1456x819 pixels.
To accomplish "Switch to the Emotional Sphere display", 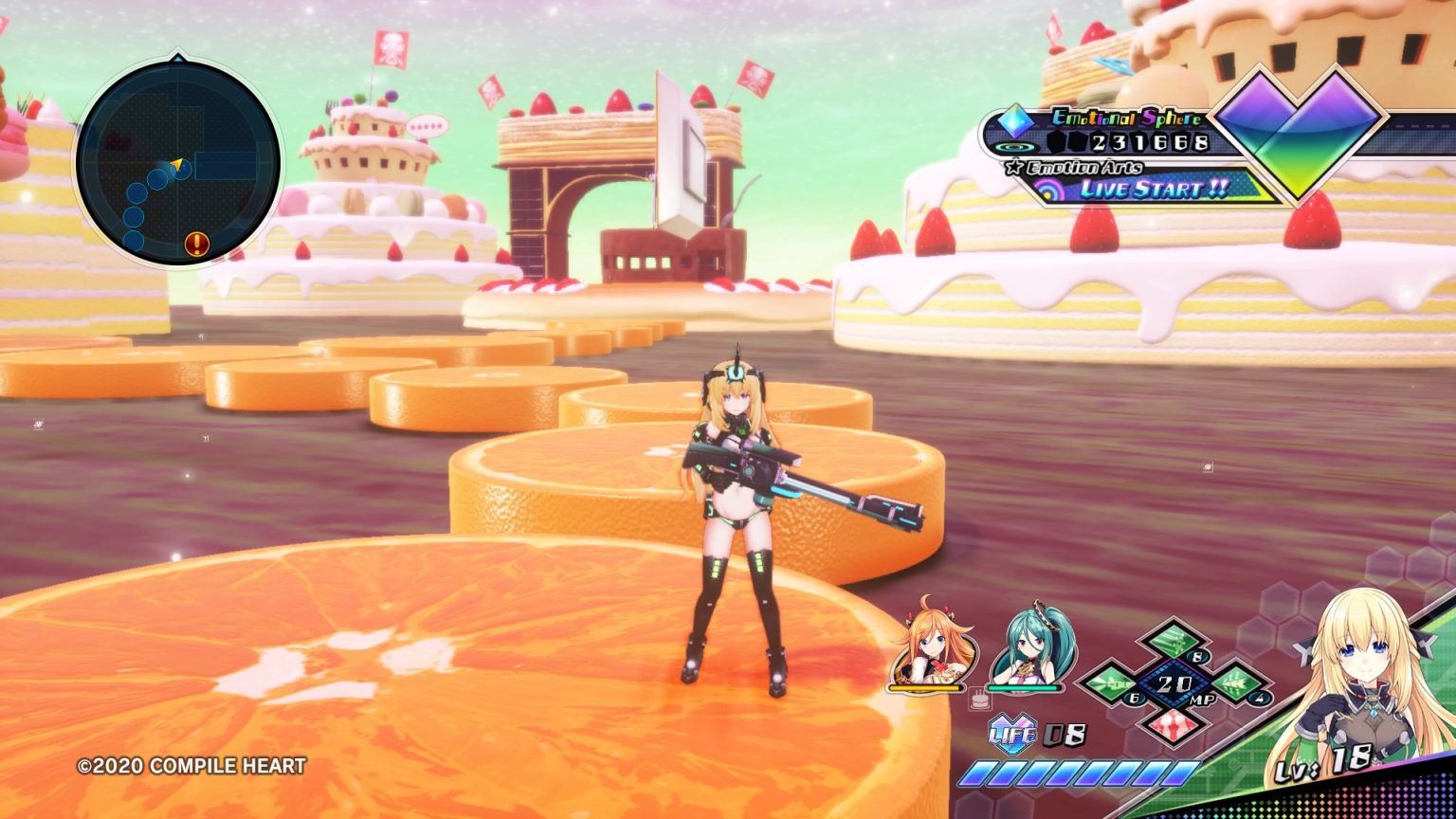I will [1126, 120].
